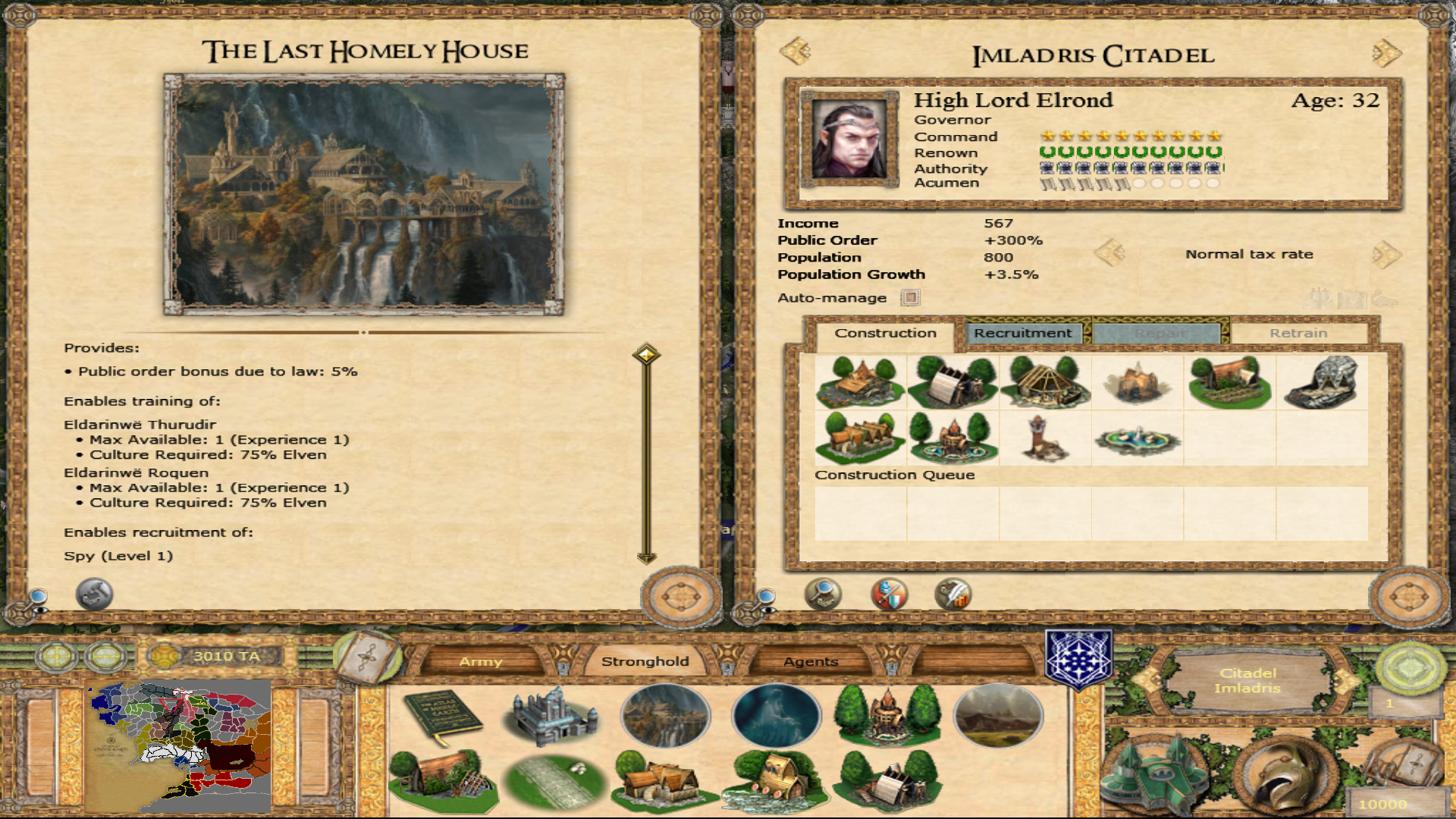Lower the tax rate with left arrow
The height and width of the screenshot is (819, 1456).
click(1109, 253)
